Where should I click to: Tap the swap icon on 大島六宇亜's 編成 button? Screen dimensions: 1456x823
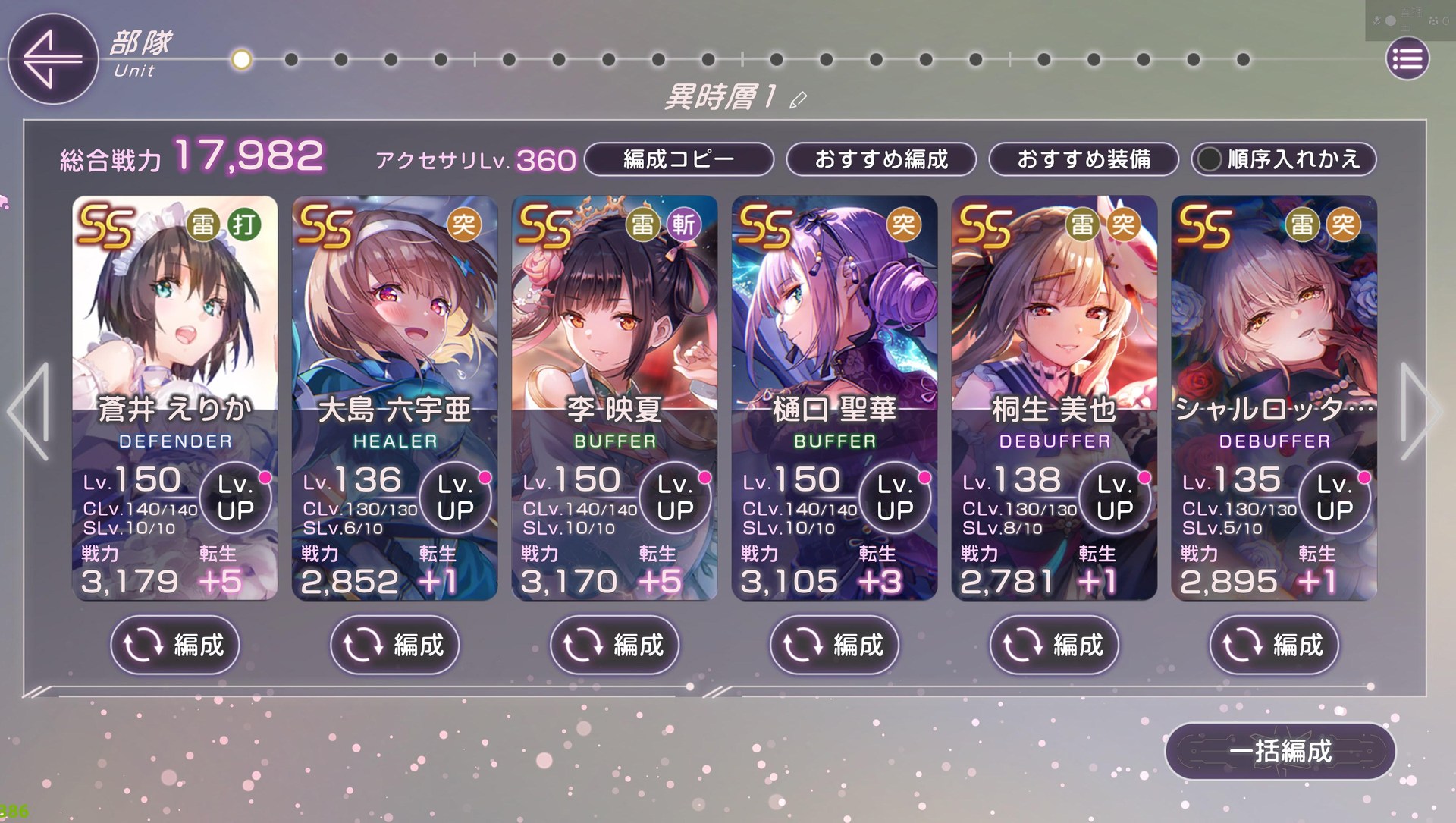click(x=360, y=646)
